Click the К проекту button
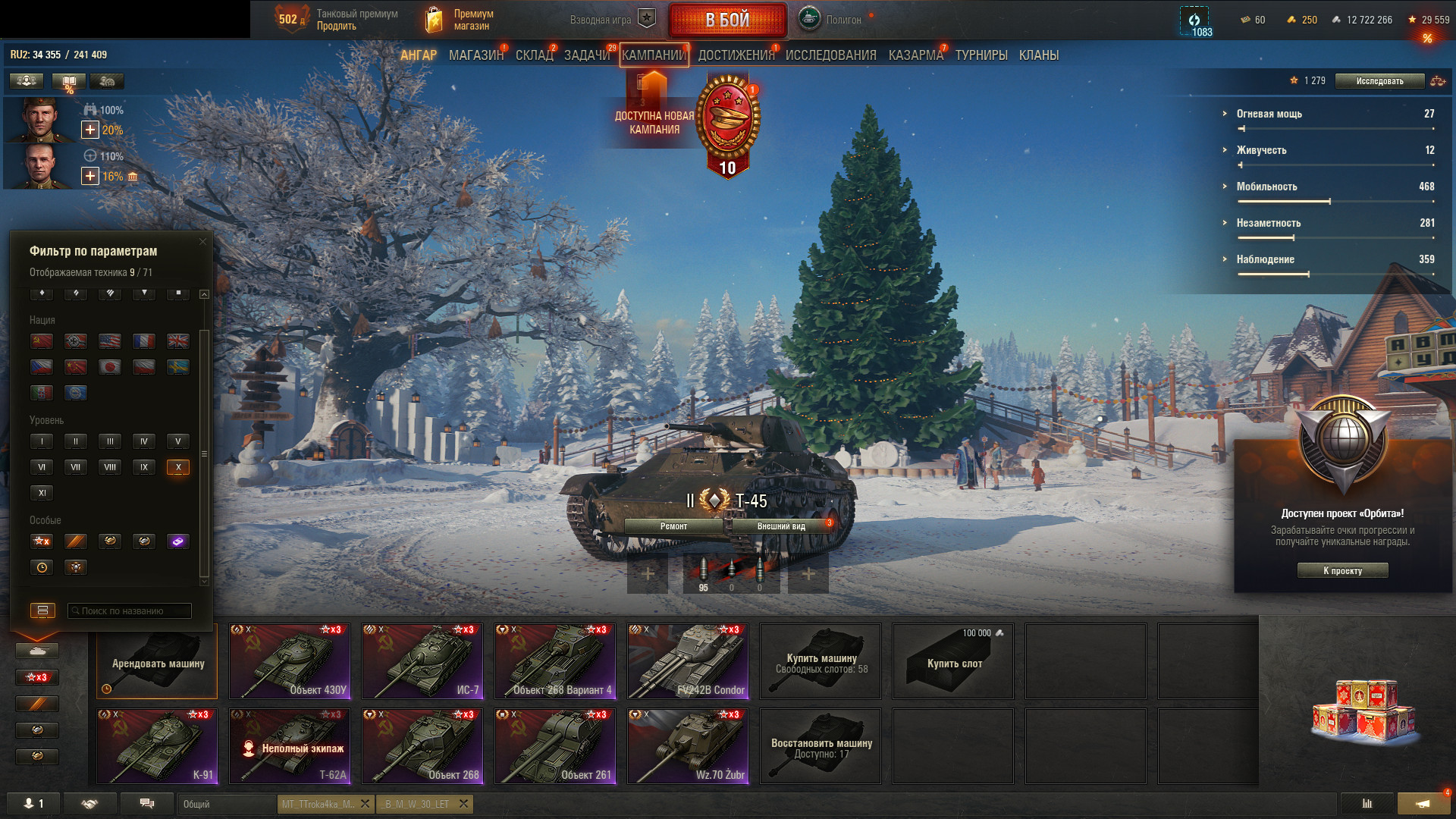 point(1342,571)
